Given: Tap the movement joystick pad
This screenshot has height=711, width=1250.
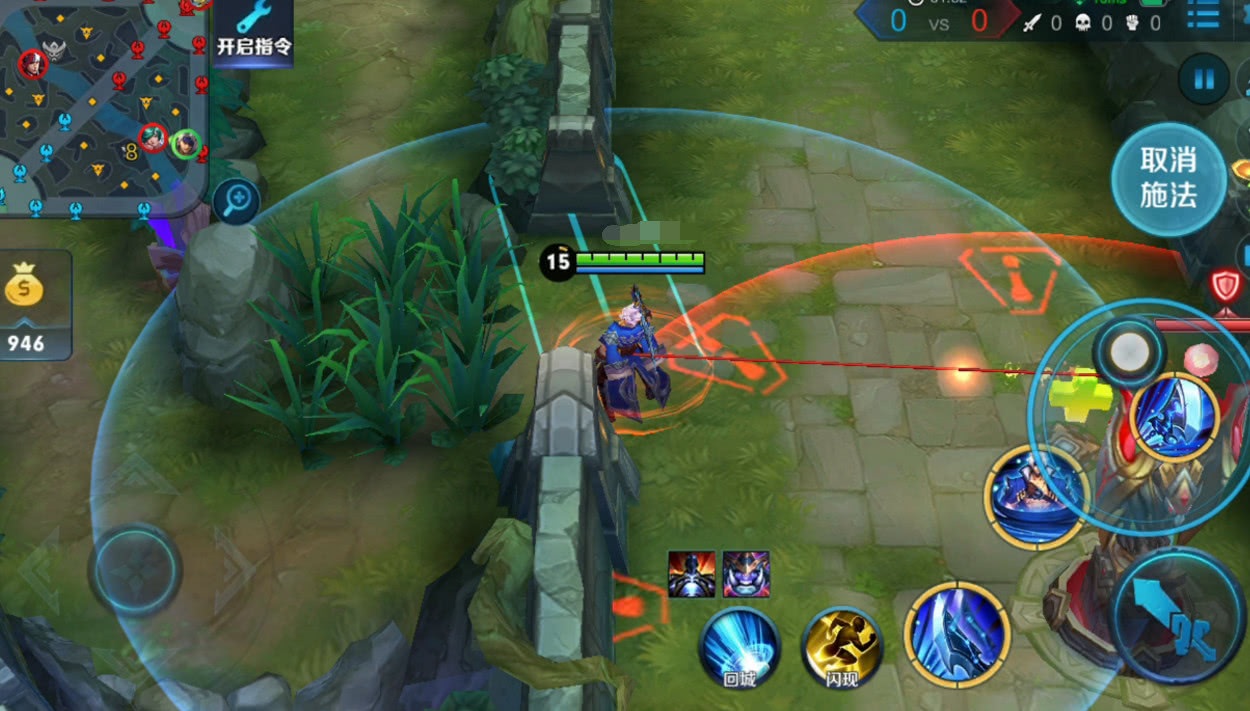Looking at the screenshot, I should [x=135, y=570].
